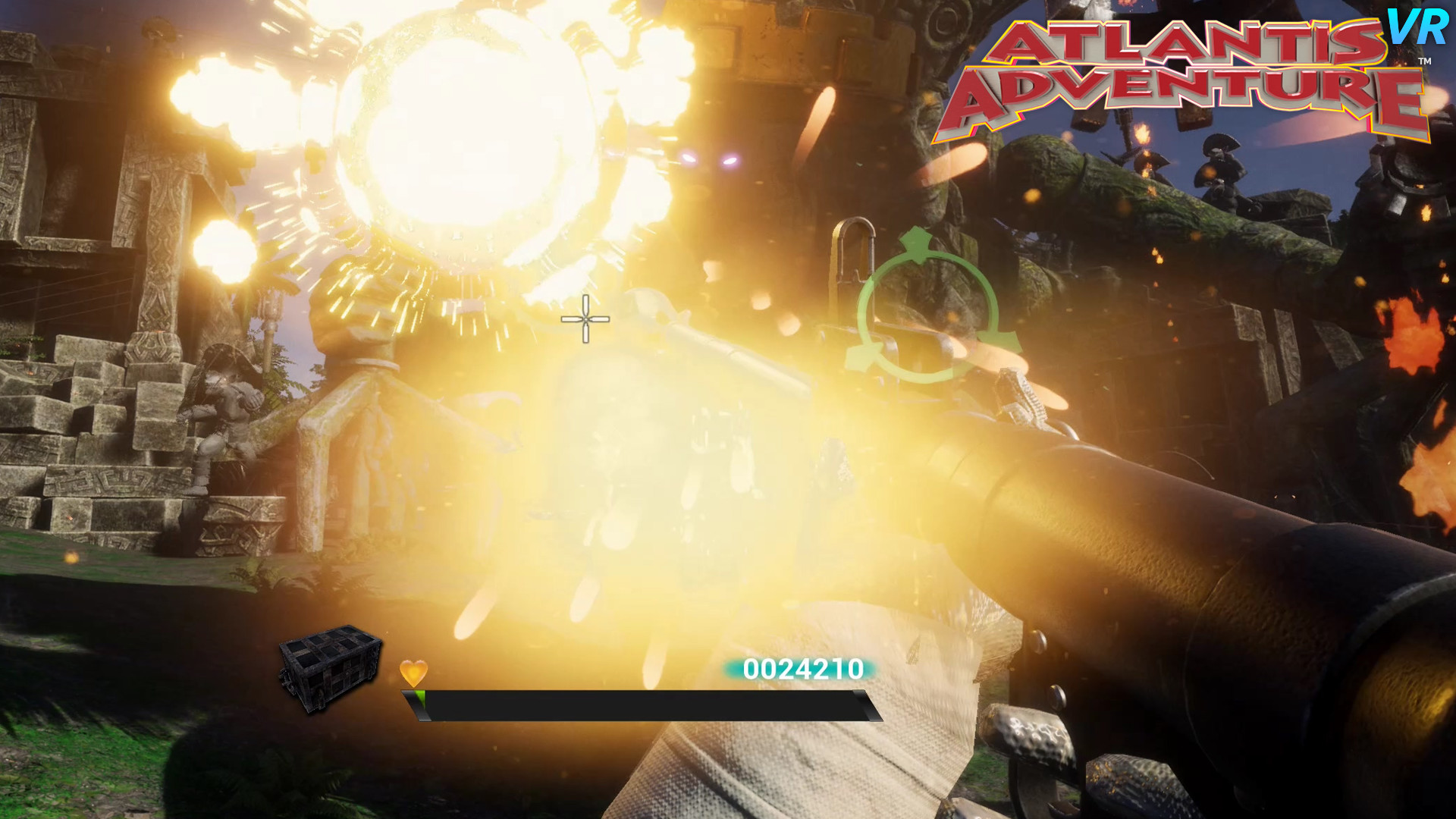Click the glowing purple-eyed enemy statue
This screenshot has width=1456, height=819.
(x=708, y=159)
